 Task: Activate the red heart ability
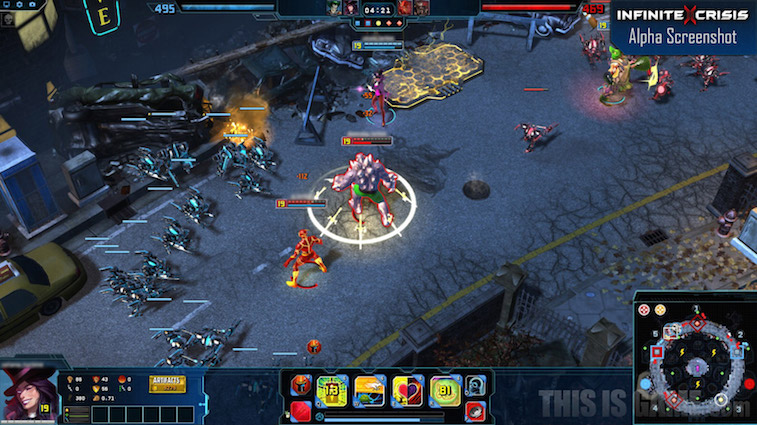pos(407,390)
